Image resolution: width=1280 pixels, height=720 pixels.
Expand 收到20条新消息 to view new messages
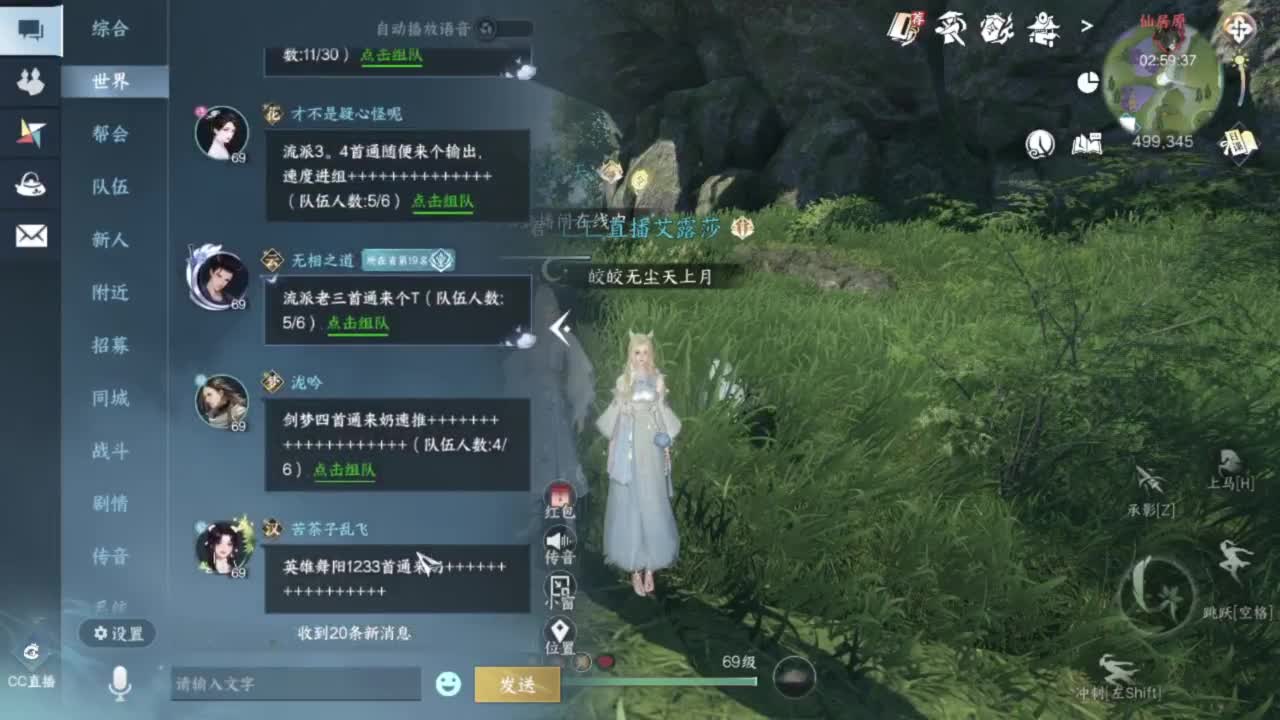pyautogui.click(x=355, y=631)
